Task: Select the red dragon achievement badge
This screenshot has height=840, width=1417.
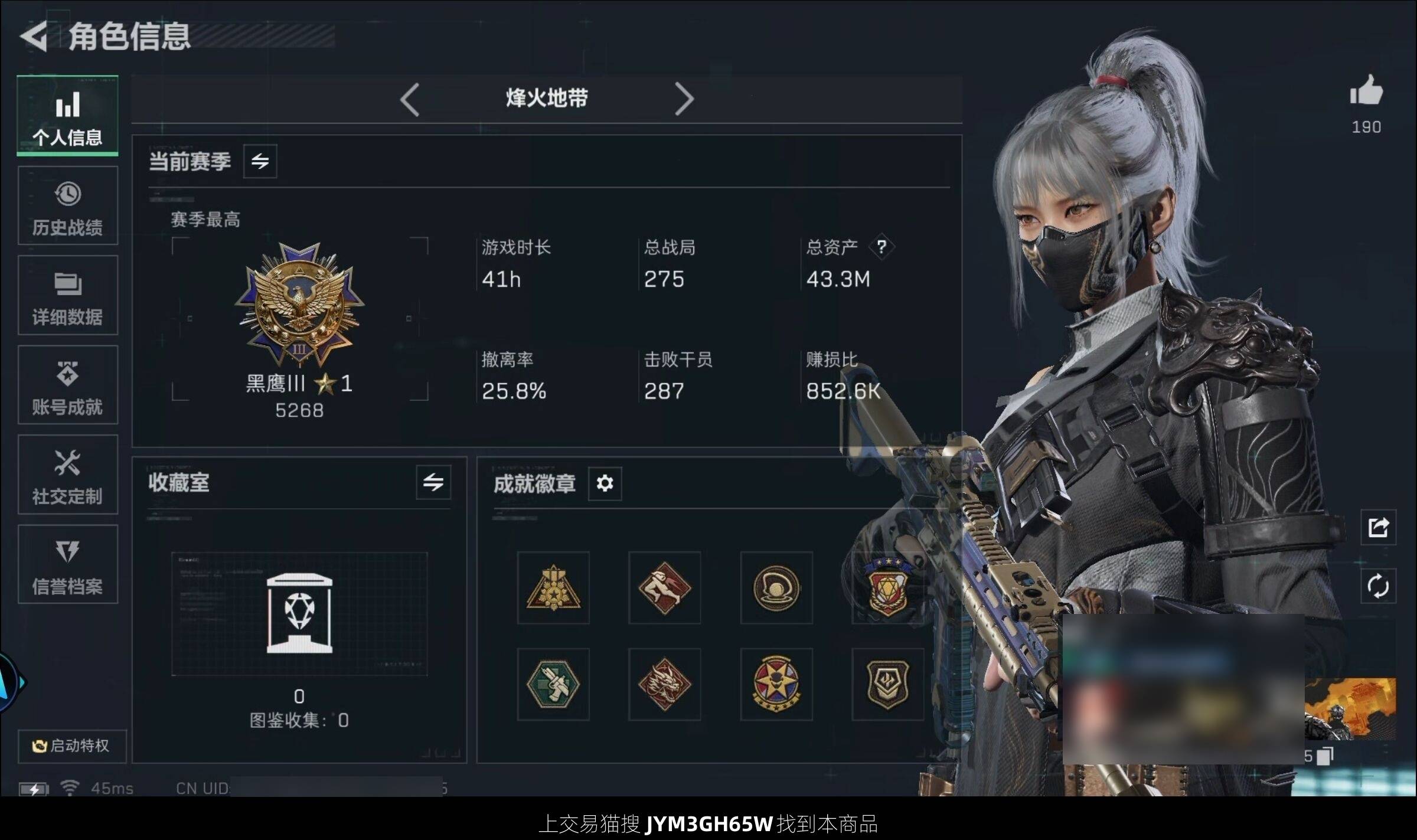Action: (664, 684)
